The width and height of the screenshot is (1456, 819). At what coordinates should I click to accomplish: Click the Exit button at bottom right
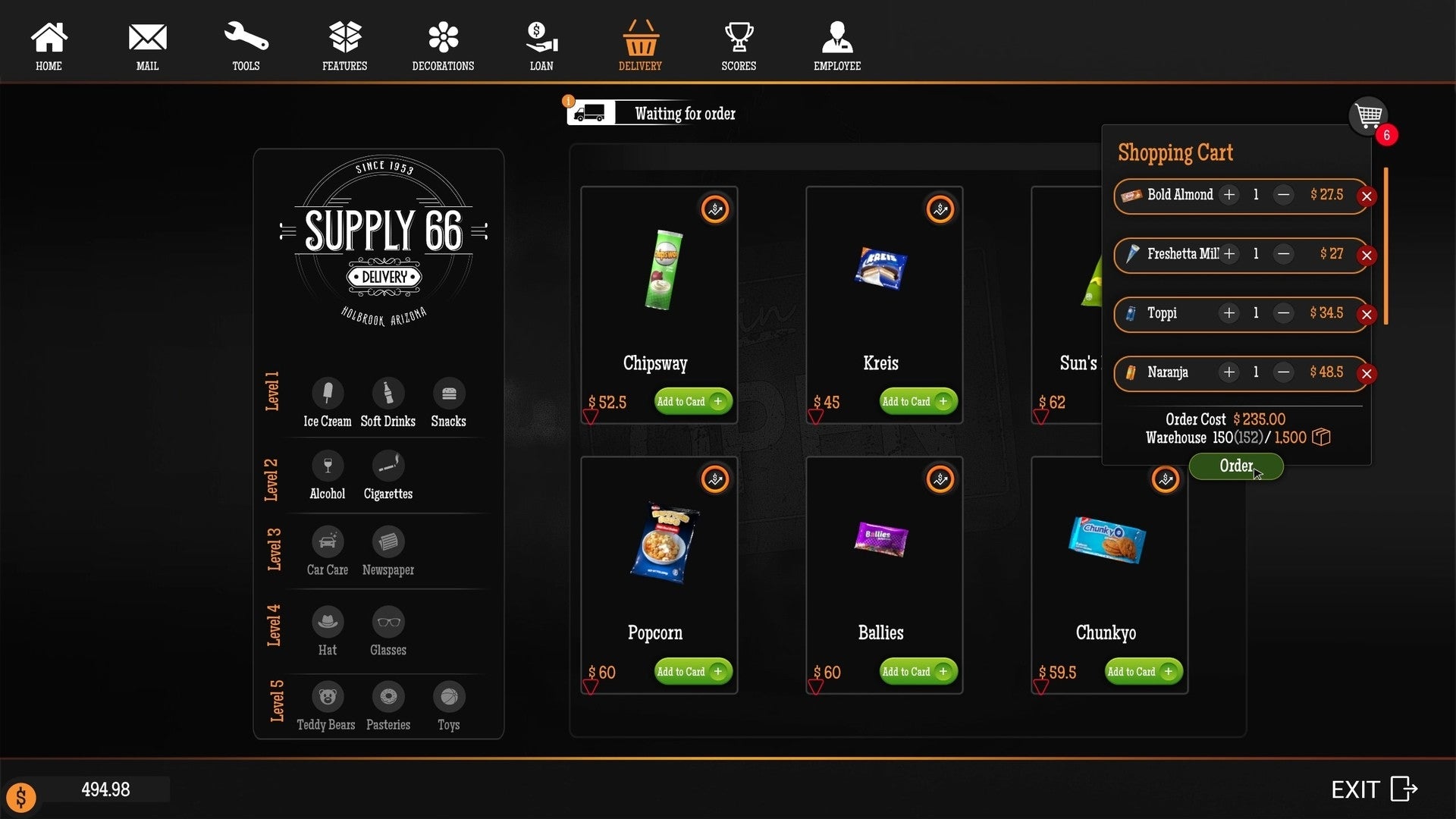point(1372,789)
